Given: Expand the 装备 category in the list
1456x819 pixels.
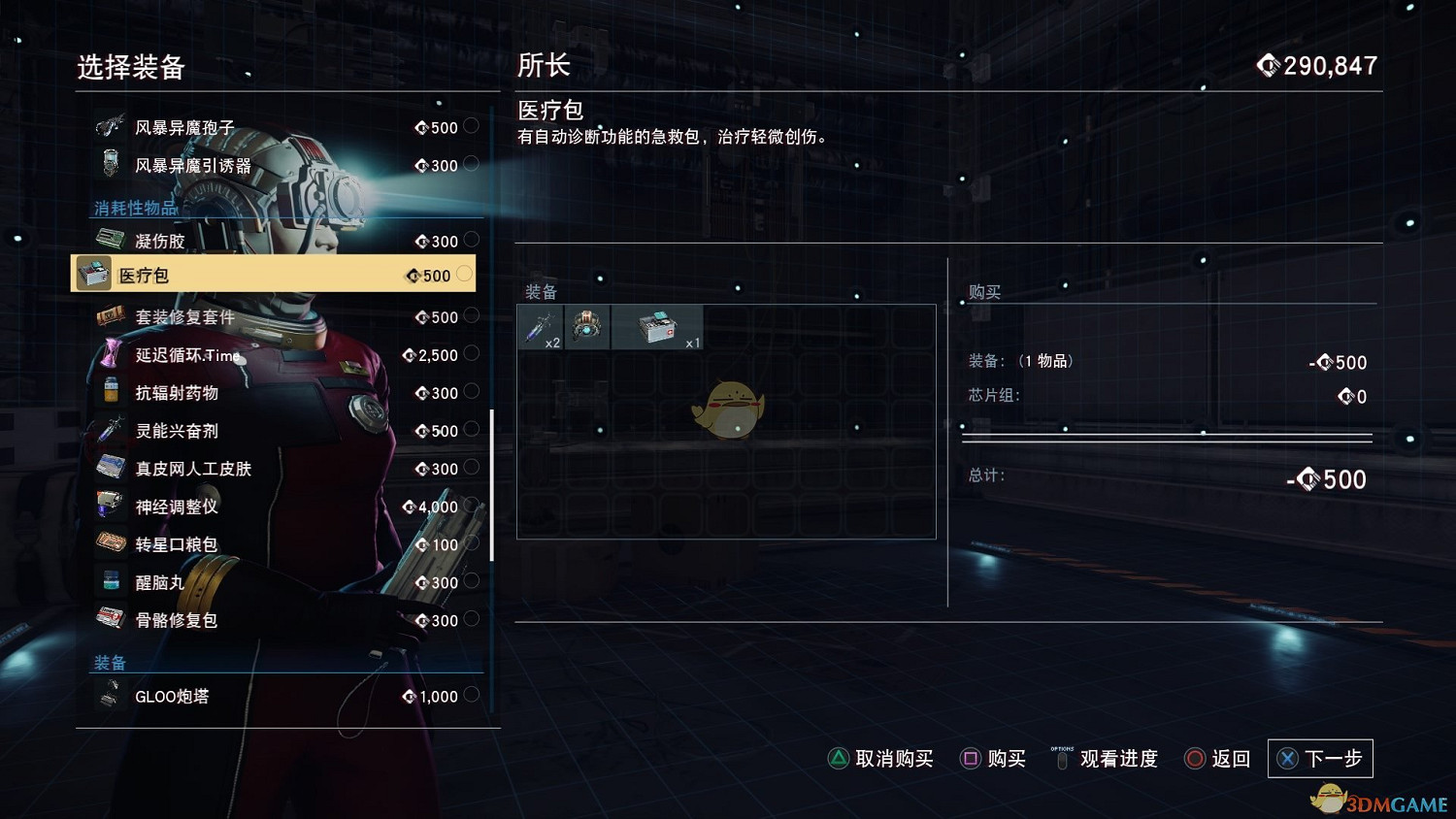Looking at the screenshot, I should [112, 662].
